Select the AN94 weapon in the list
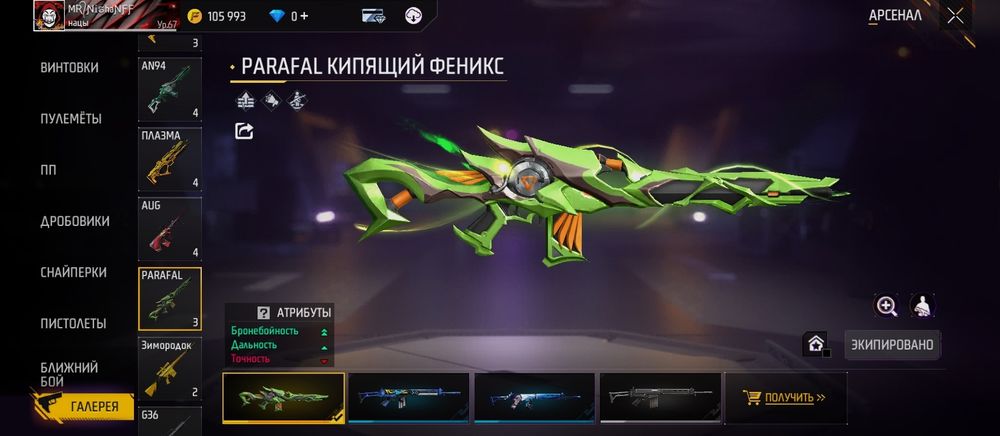 coord(170,89)
